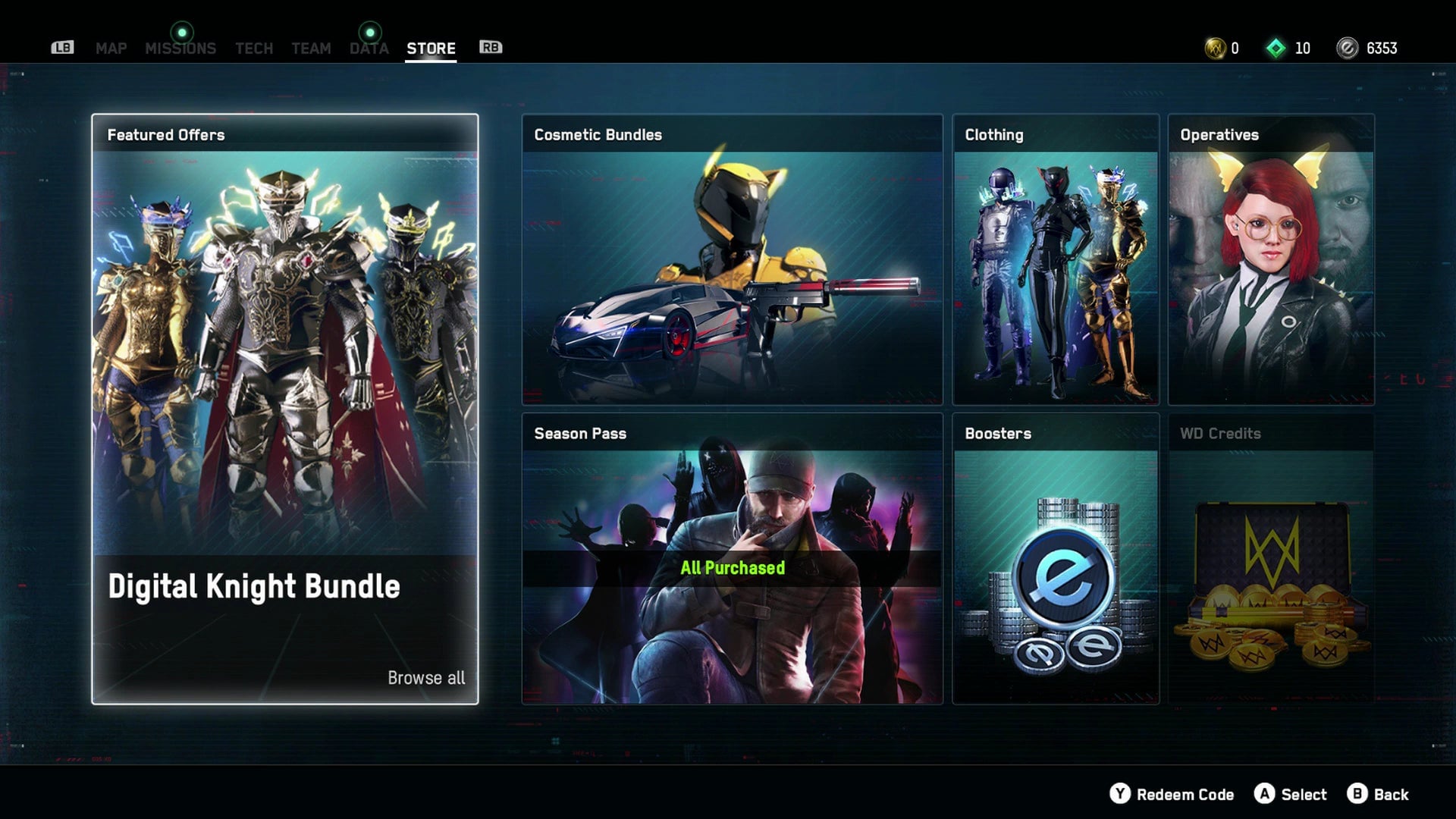Screen dimensions: 1456x819
Task: Click the B Back button icon
Action: (x=1357, y=795)
